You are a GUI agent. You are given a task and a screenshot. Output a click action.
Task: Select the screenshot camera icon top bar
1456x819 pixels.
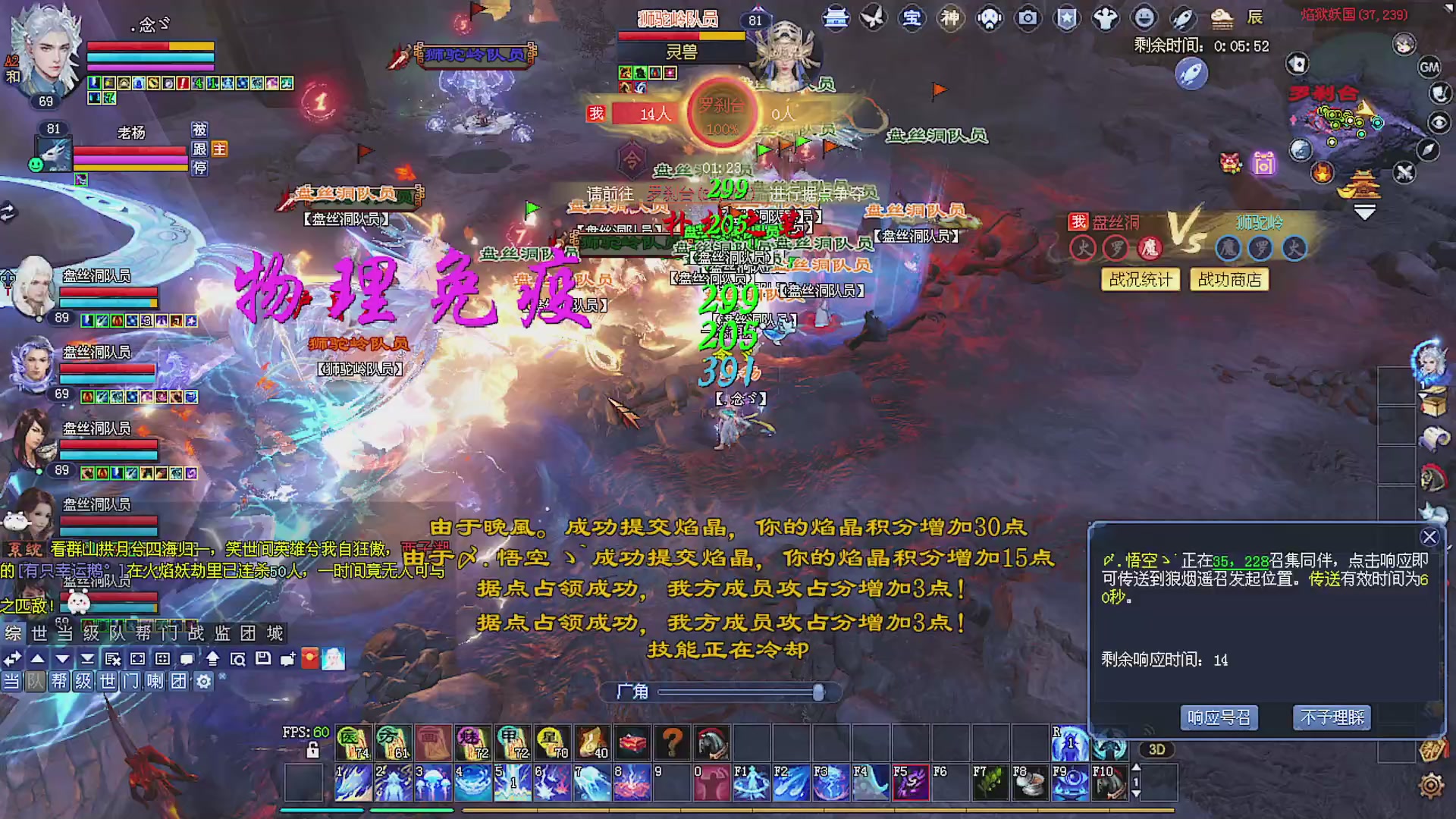click(1029, 19)
